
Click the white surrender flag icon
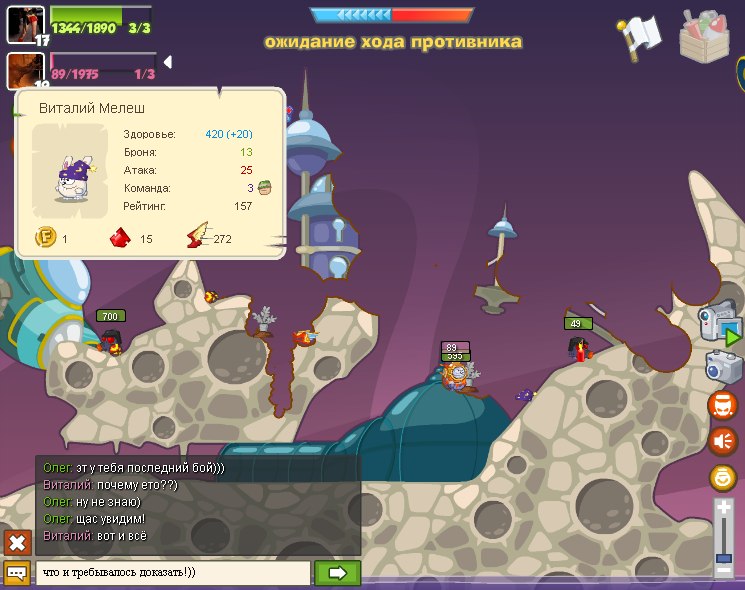click(x=638, y=37)
